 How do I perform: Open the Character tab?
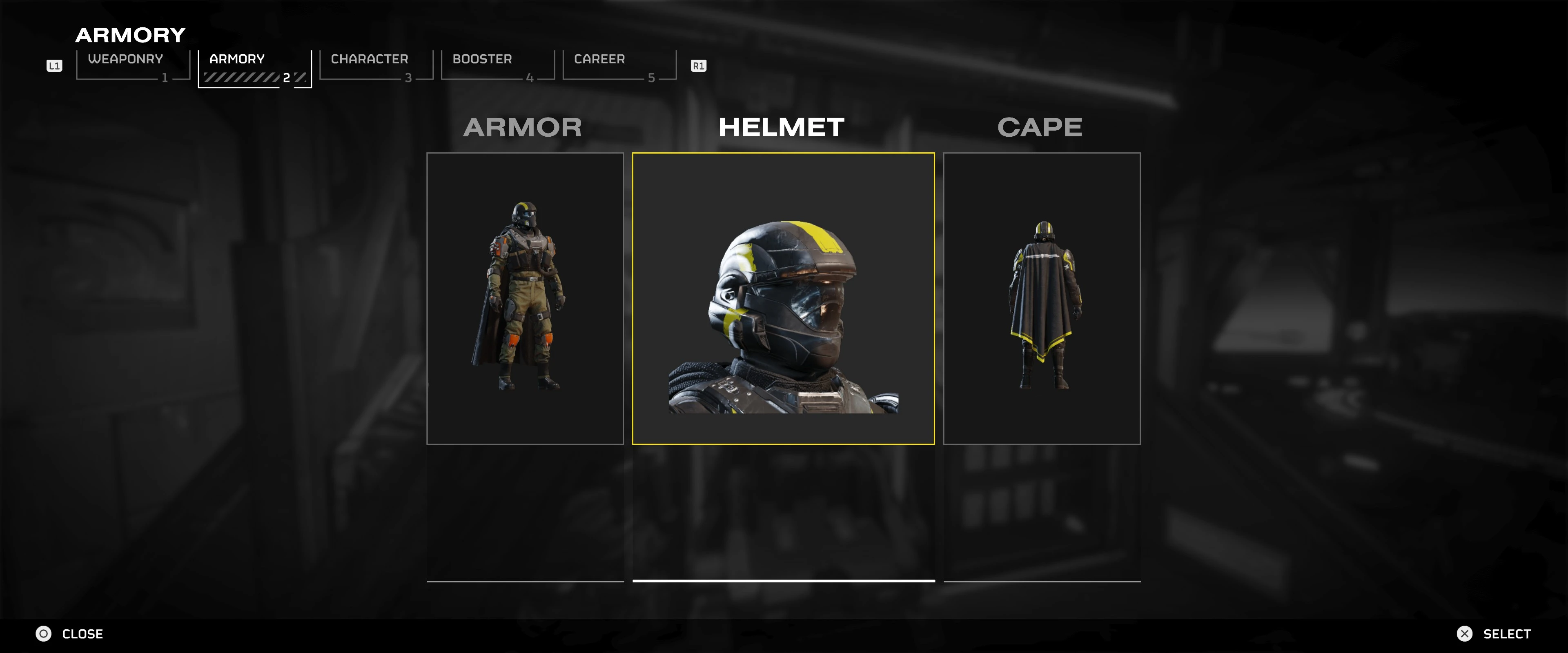click(376, 65)
